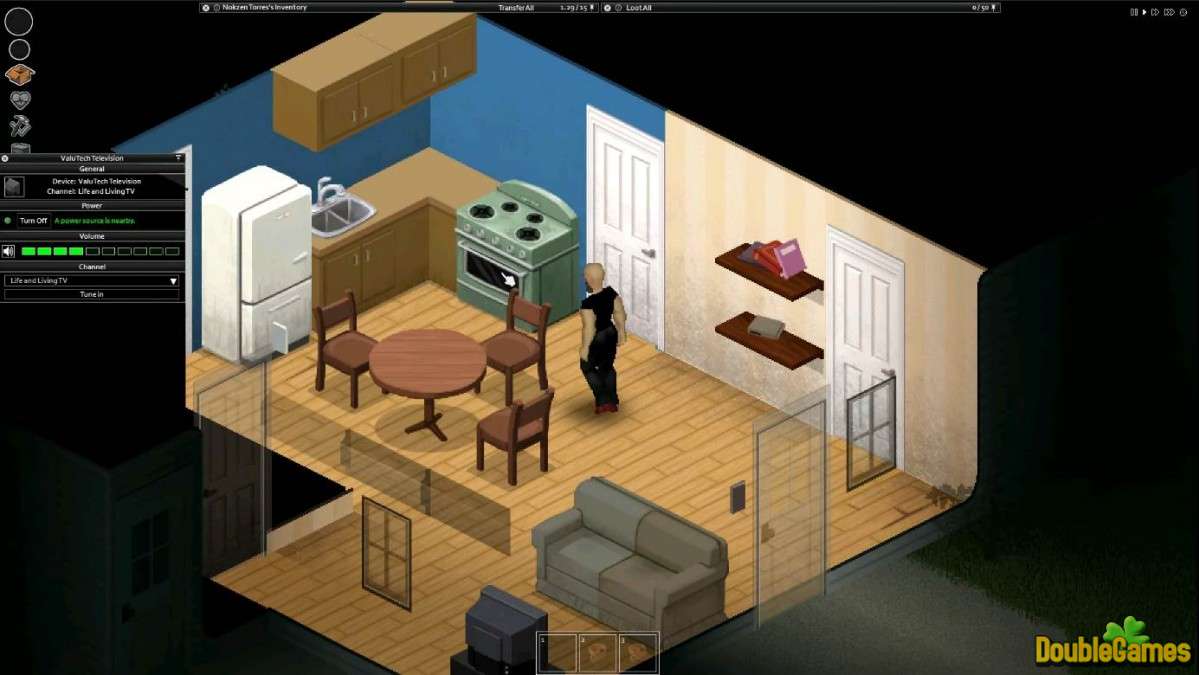The width and height of the screenshot is (1199, 675).
Task: Close the ValuTech Television window
Action: [5, 158]
